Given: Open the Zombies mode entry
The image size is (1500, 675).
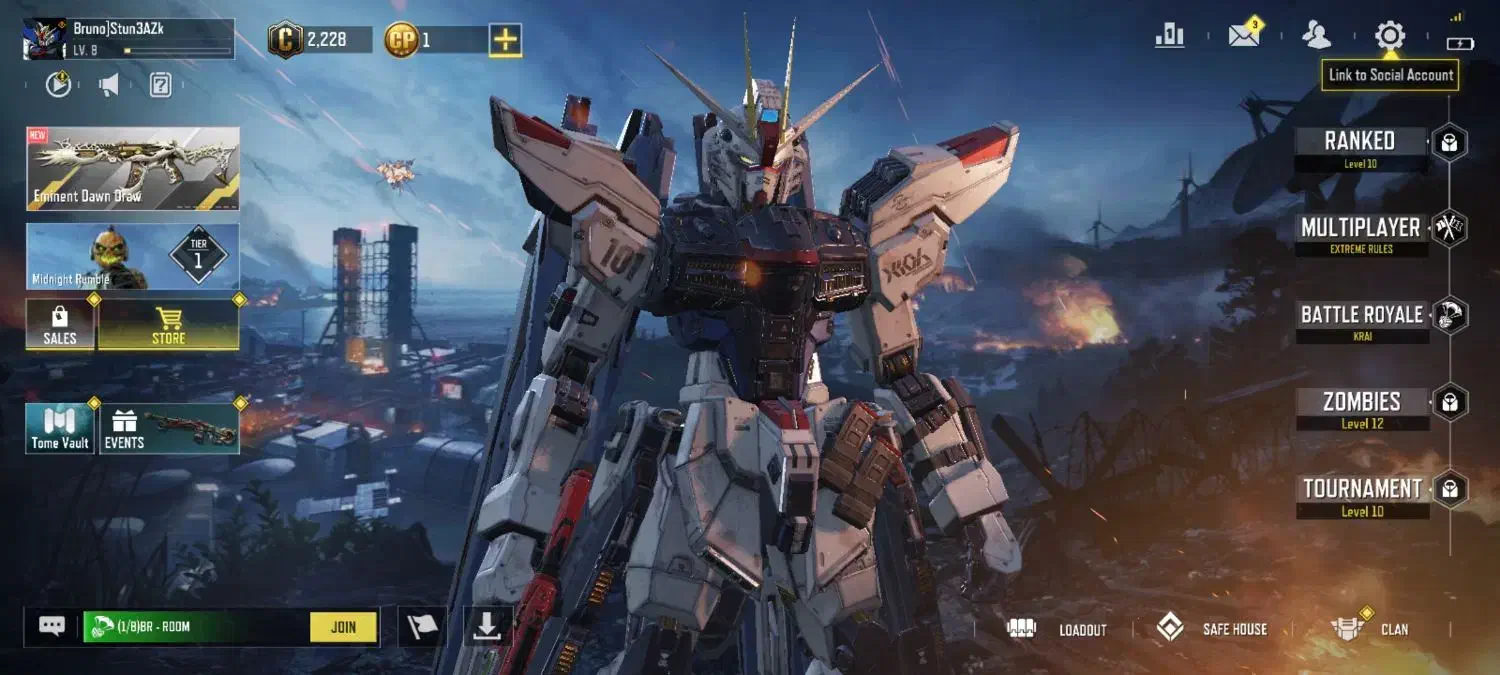Looking at the screenshot, I should [1361, 403].
